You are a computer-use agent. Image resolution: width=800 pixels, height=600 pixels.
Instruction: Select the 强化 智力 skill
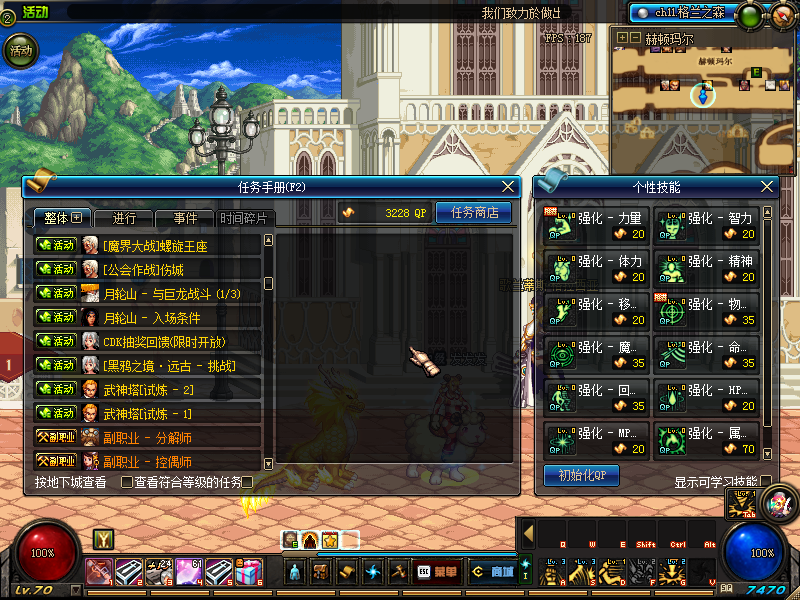pos(706,226)
